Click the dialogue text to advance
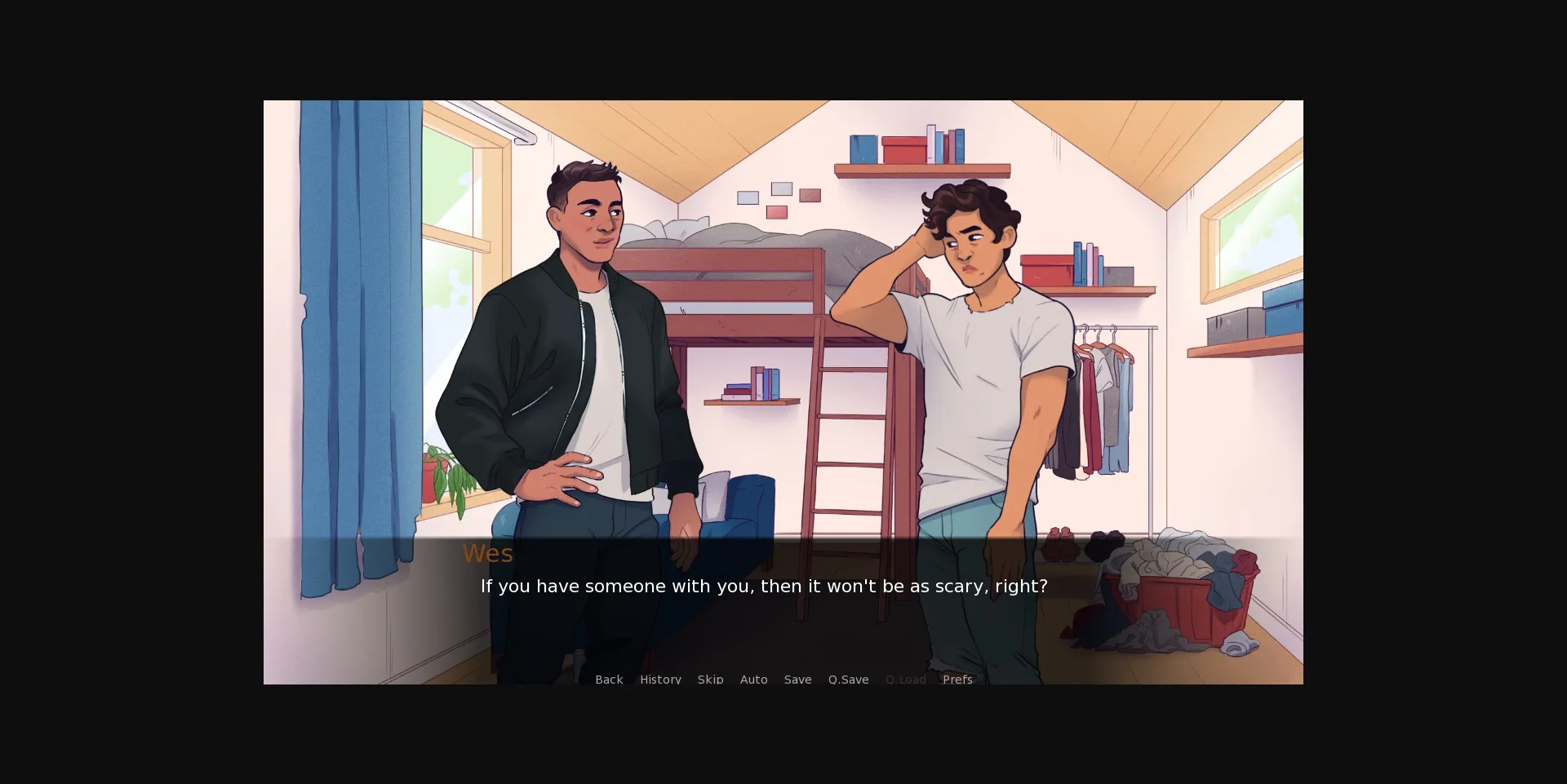This screenshot has width=1567, height=784. (x=764, y=586)
